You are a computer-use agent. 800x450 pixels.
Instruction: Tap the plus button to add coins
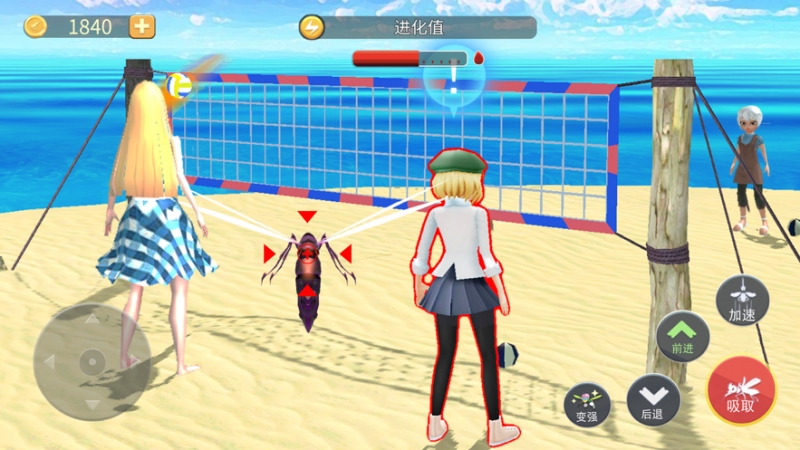(143, 27)
